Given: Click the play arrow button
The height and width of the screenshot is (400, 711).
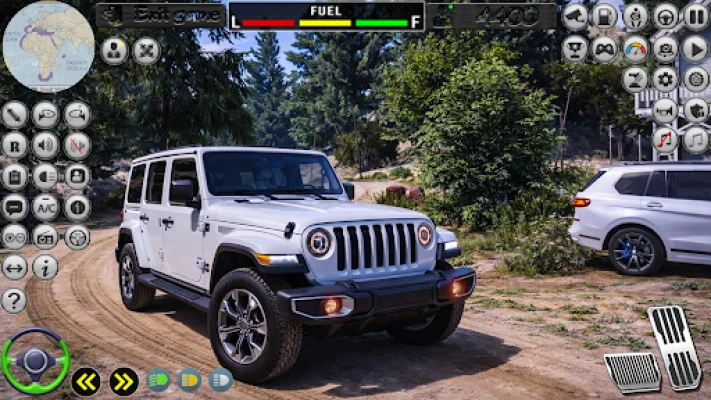Looking at the screenshot, I should pyautogui.click(x=696, y=48).
